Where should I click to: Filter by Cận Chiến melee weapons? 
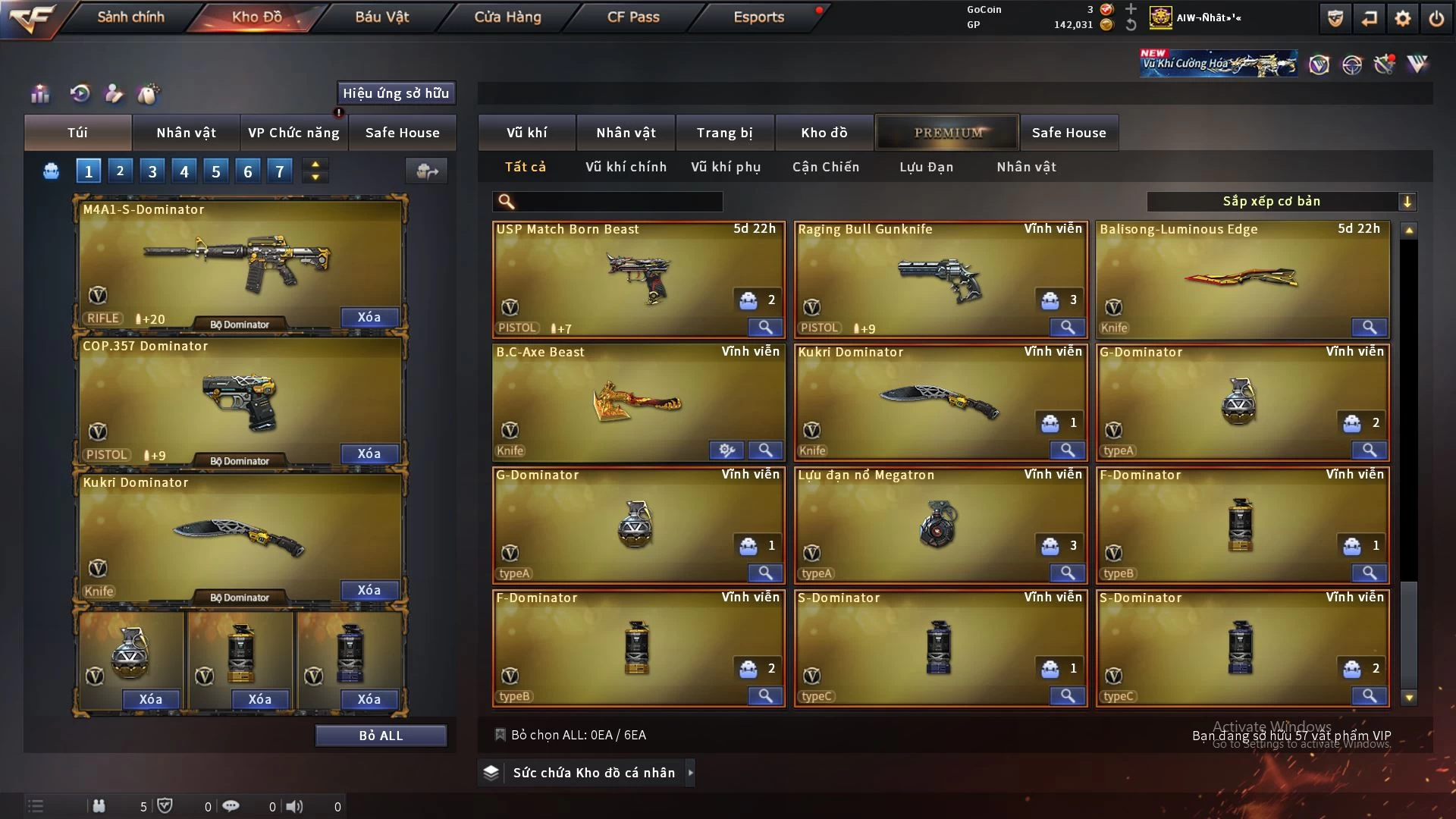(826, 167)
